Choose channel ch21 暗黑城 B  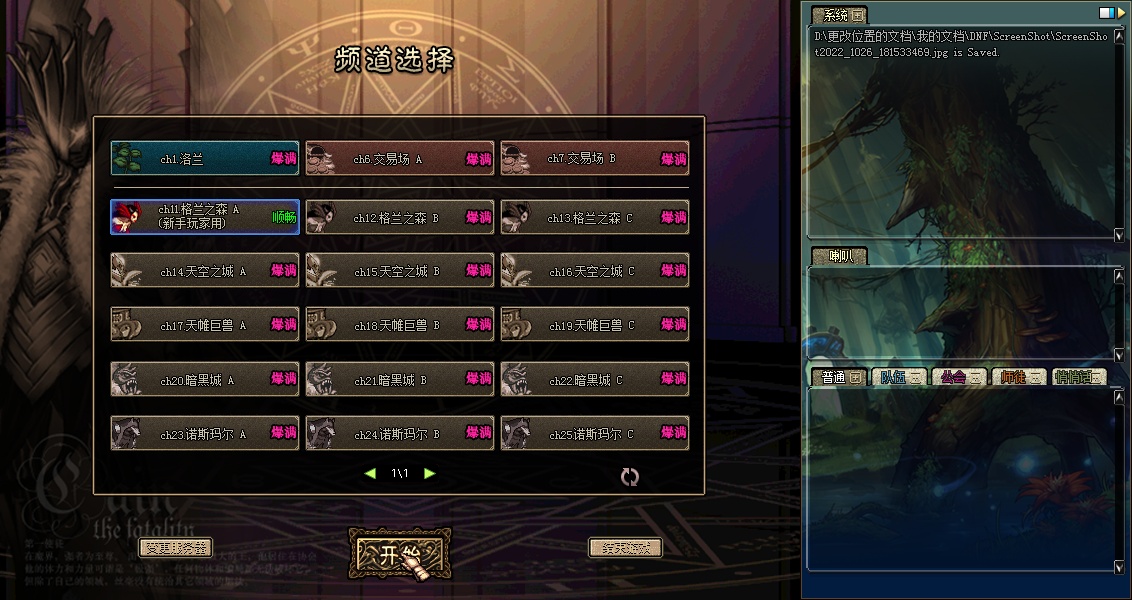coord(399,380)
